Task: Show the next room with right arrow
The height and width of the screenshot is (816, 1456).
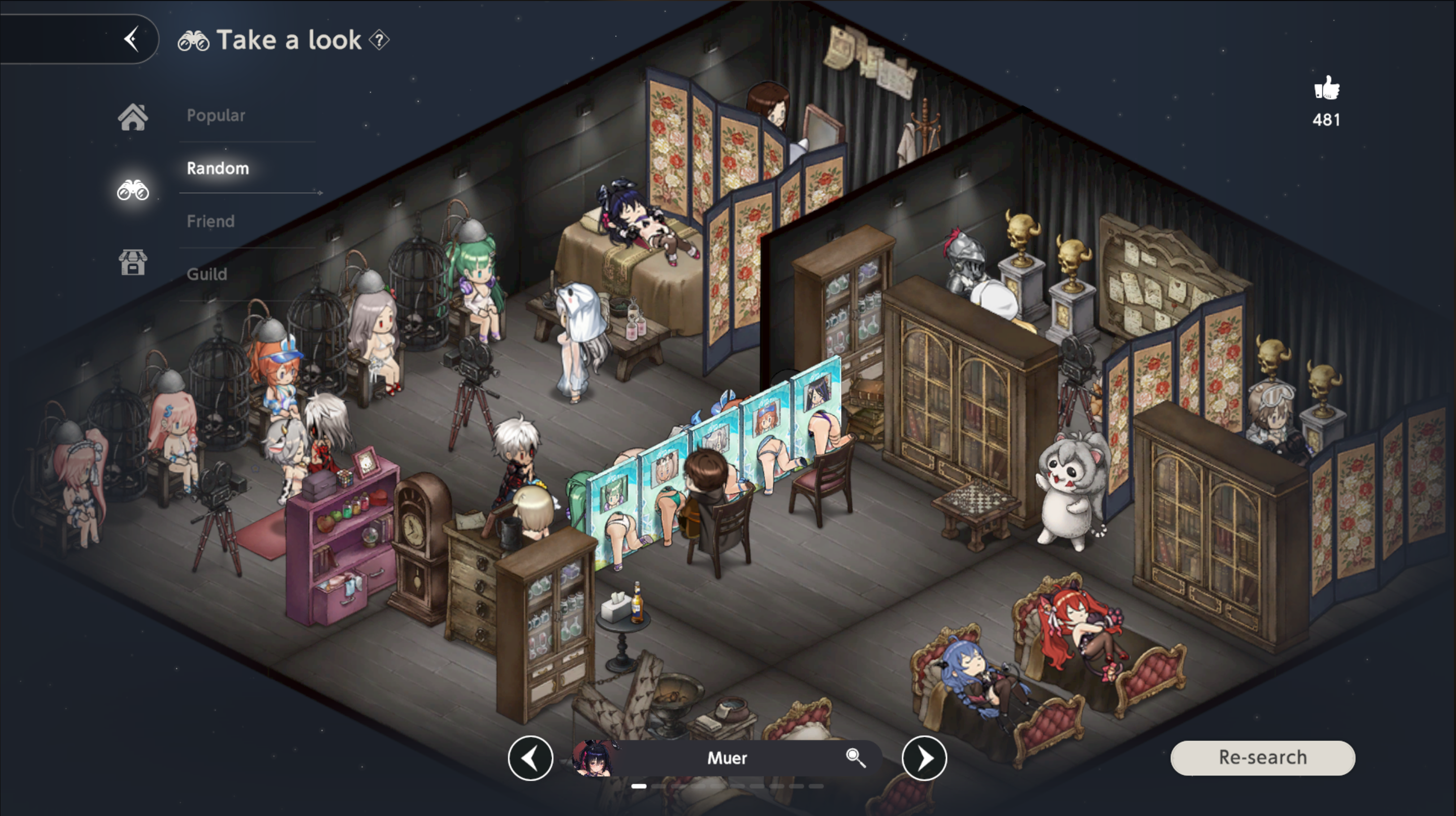Action: click(x=924, y=758)
